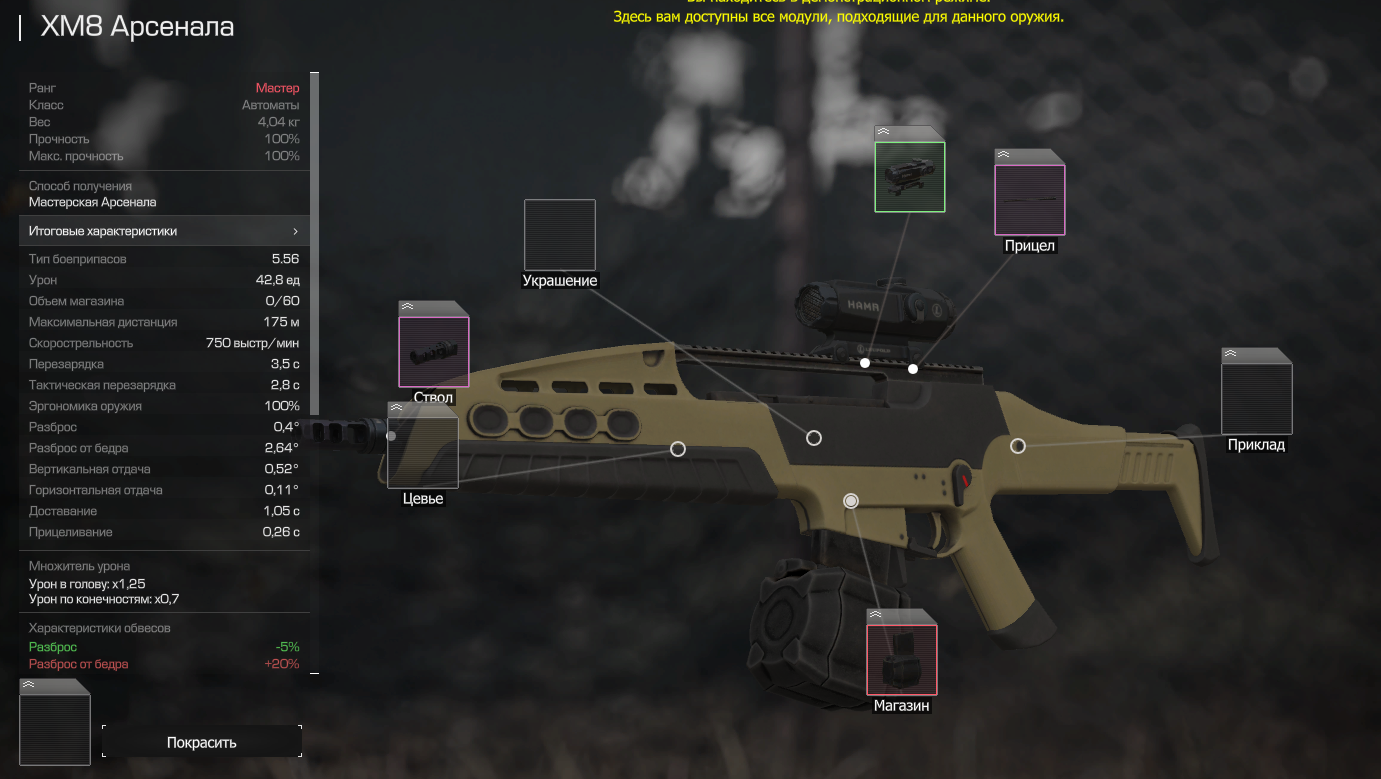1381x779 pixels.
Task: Click the paint slot beside Покрасить
Action: 55,729
